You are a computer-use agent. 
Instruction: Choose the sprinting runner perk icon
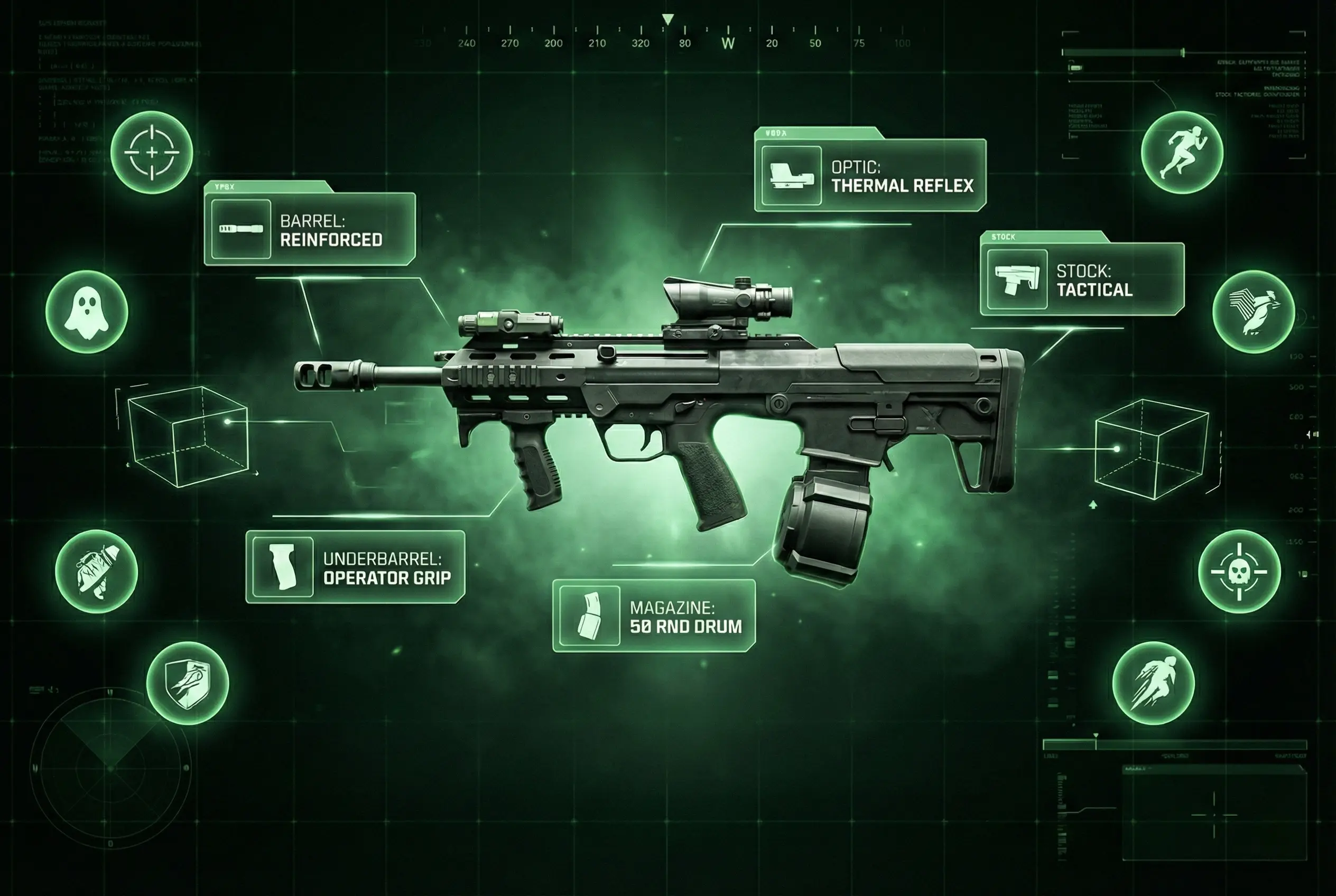1182,153
